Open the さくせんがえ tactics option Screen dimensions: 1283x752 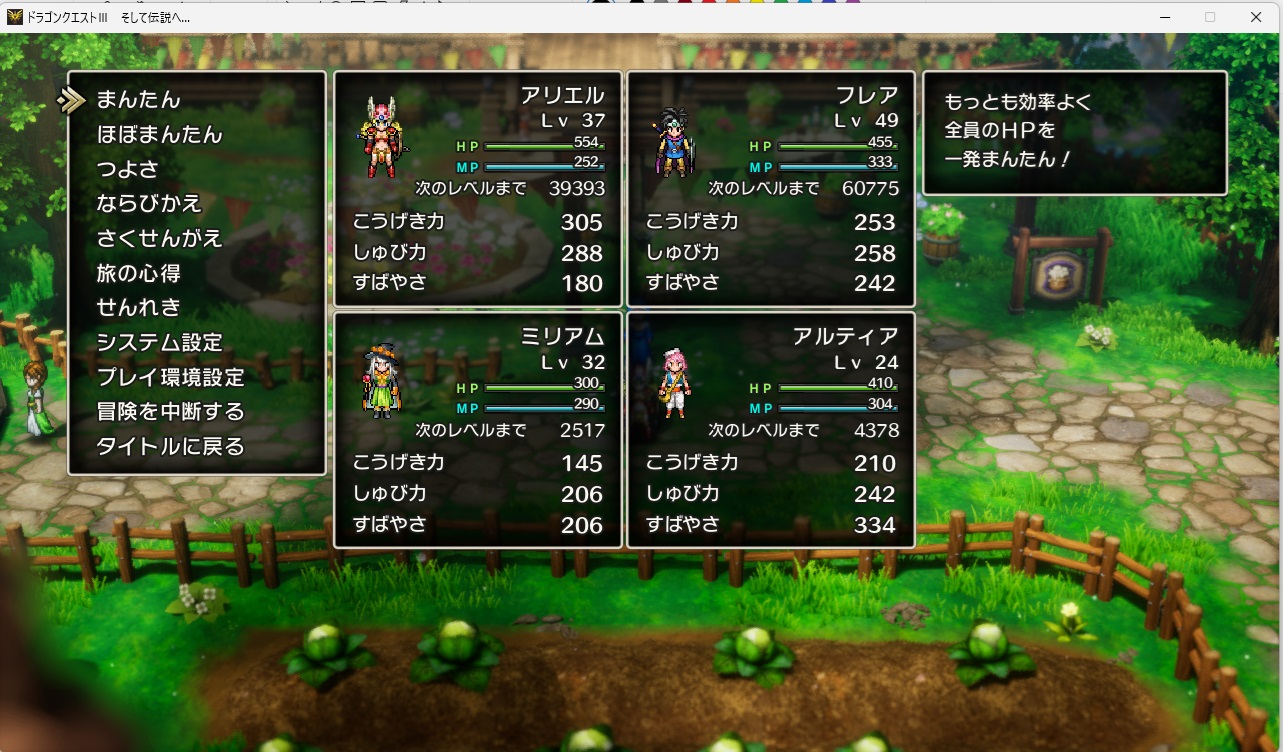coord(159,238)
